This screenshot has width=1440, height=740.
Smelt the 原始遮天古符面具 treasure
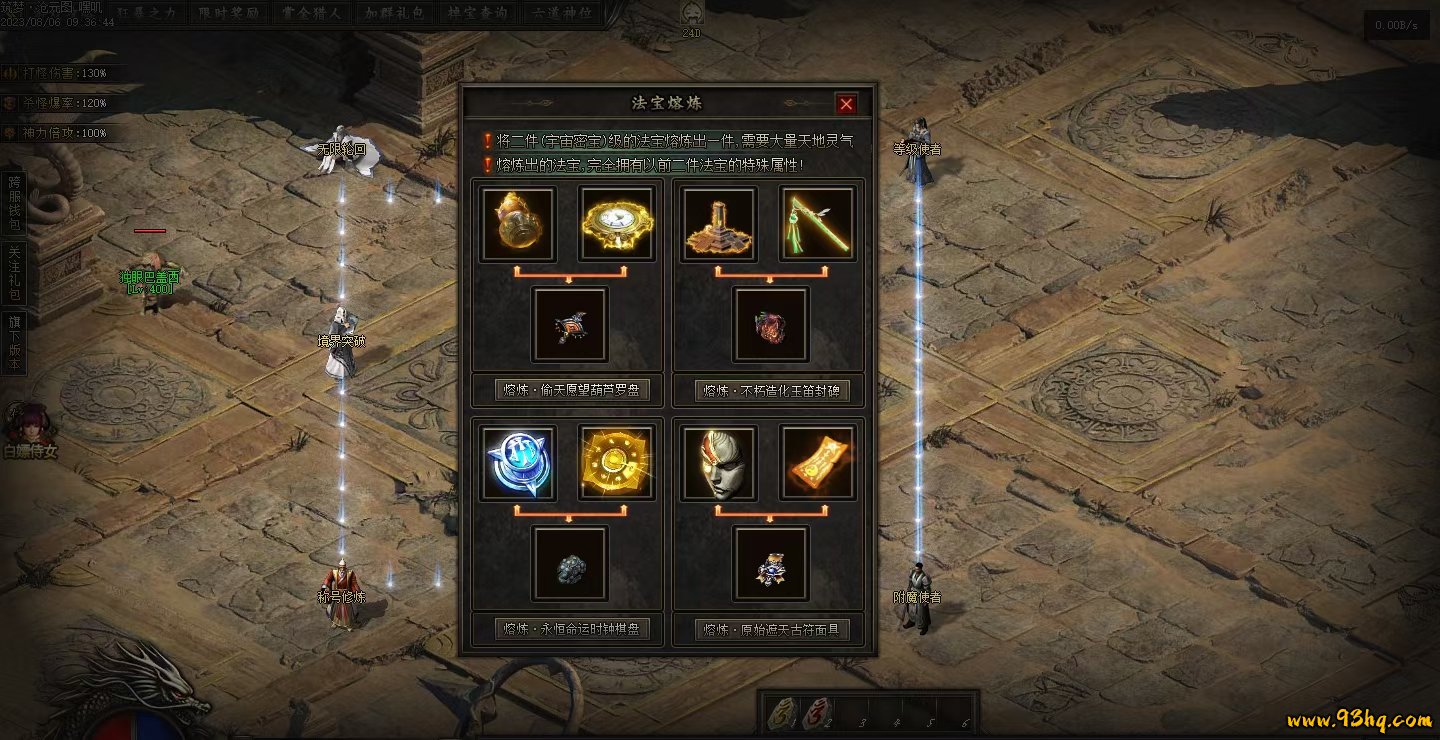(772, 629)
